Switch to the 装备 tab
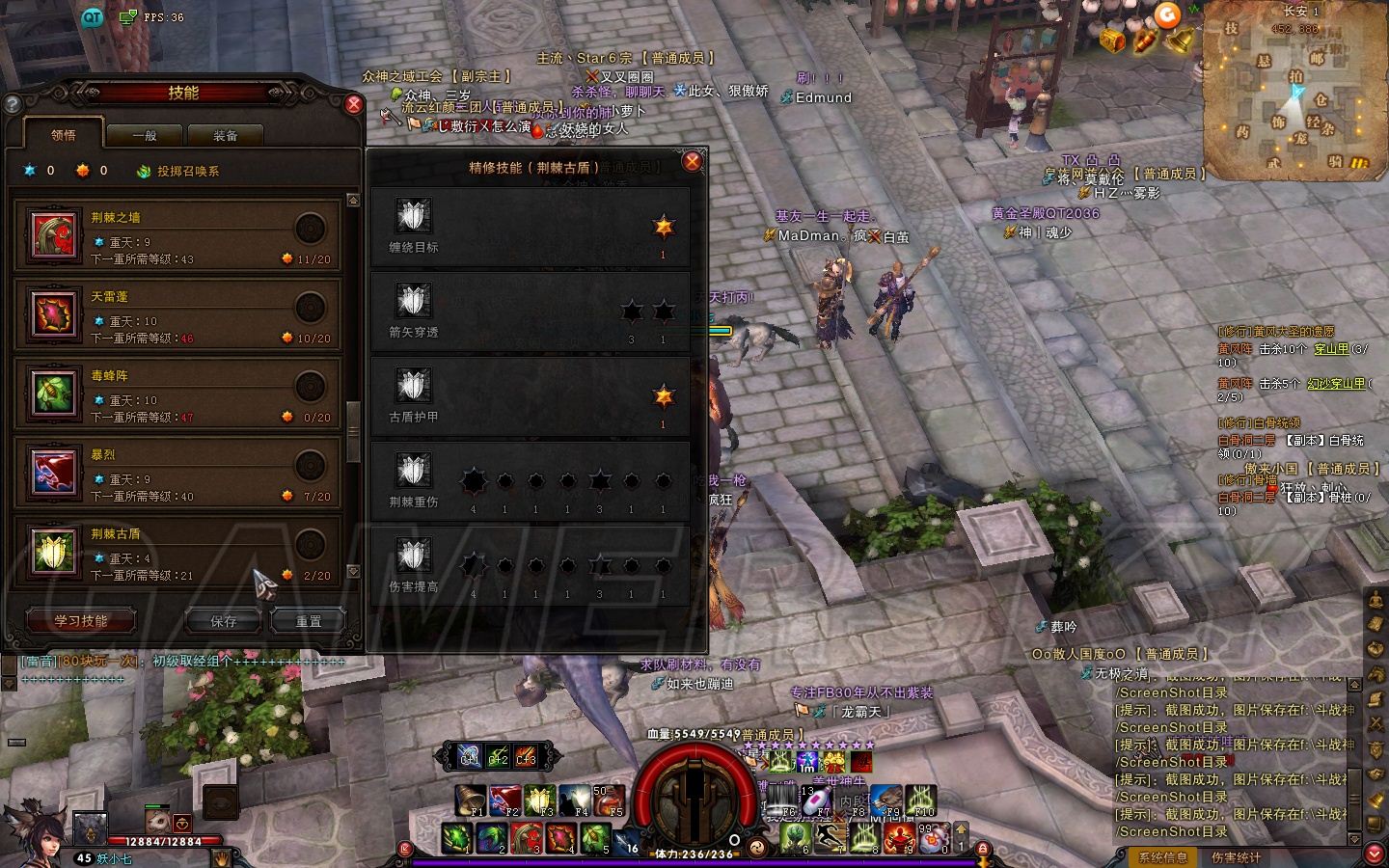Screen dimensions: 1389x868 pyautogui.click(x=226, y=136)
